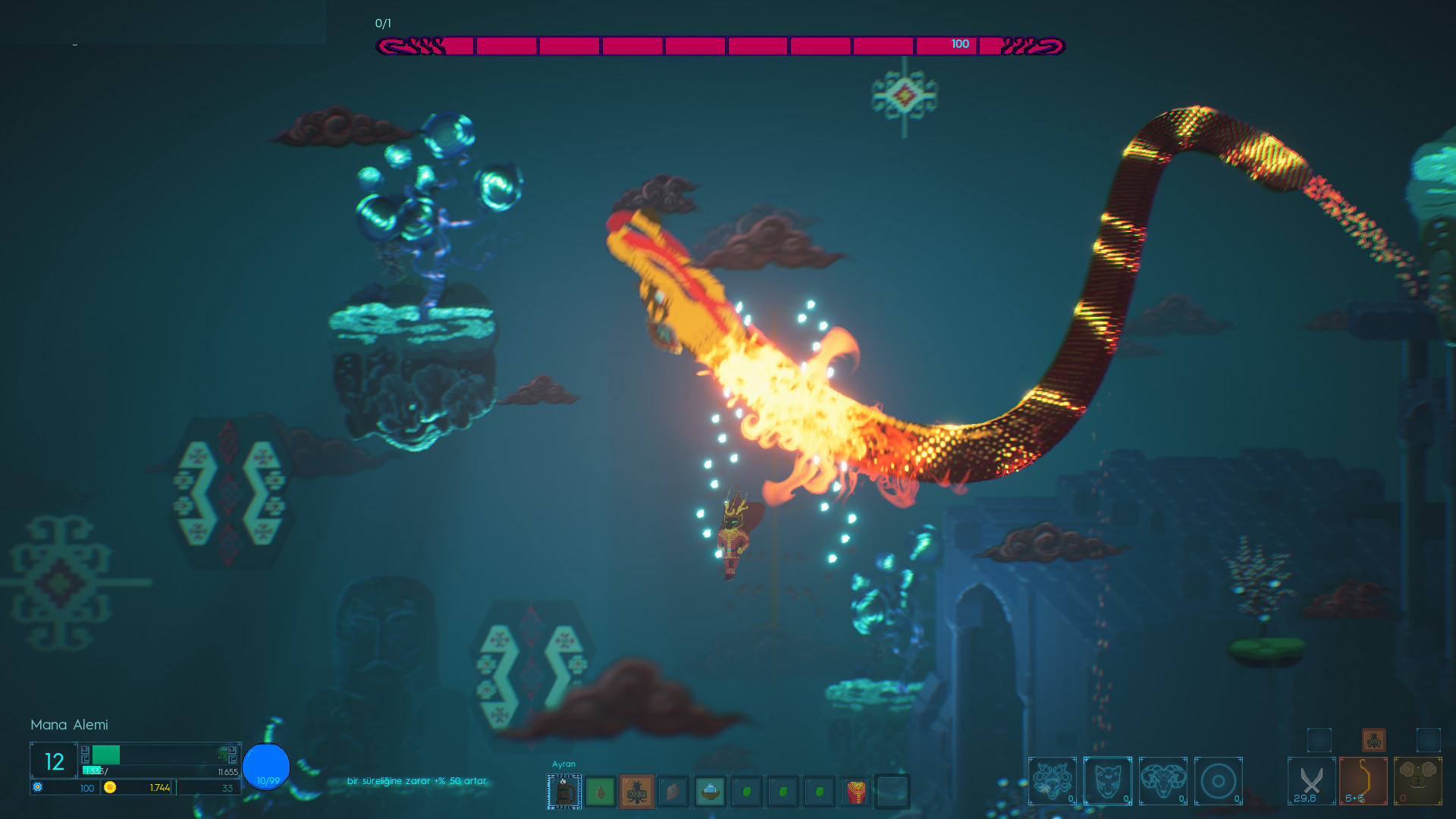Click the panther mask rune icon
The image size is (1456, 819).
click(x=1109, y=781)
